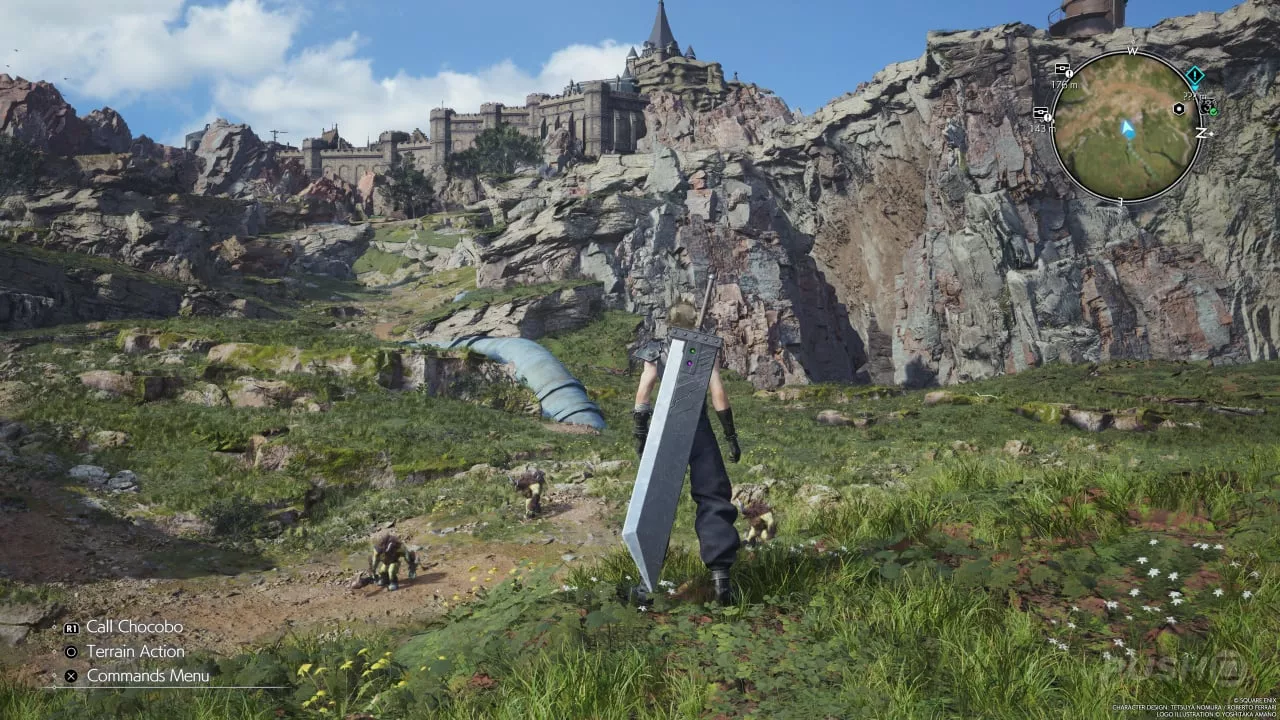
Task: Click the cyan diamond exclamation quest marker
Action: 1194,76
